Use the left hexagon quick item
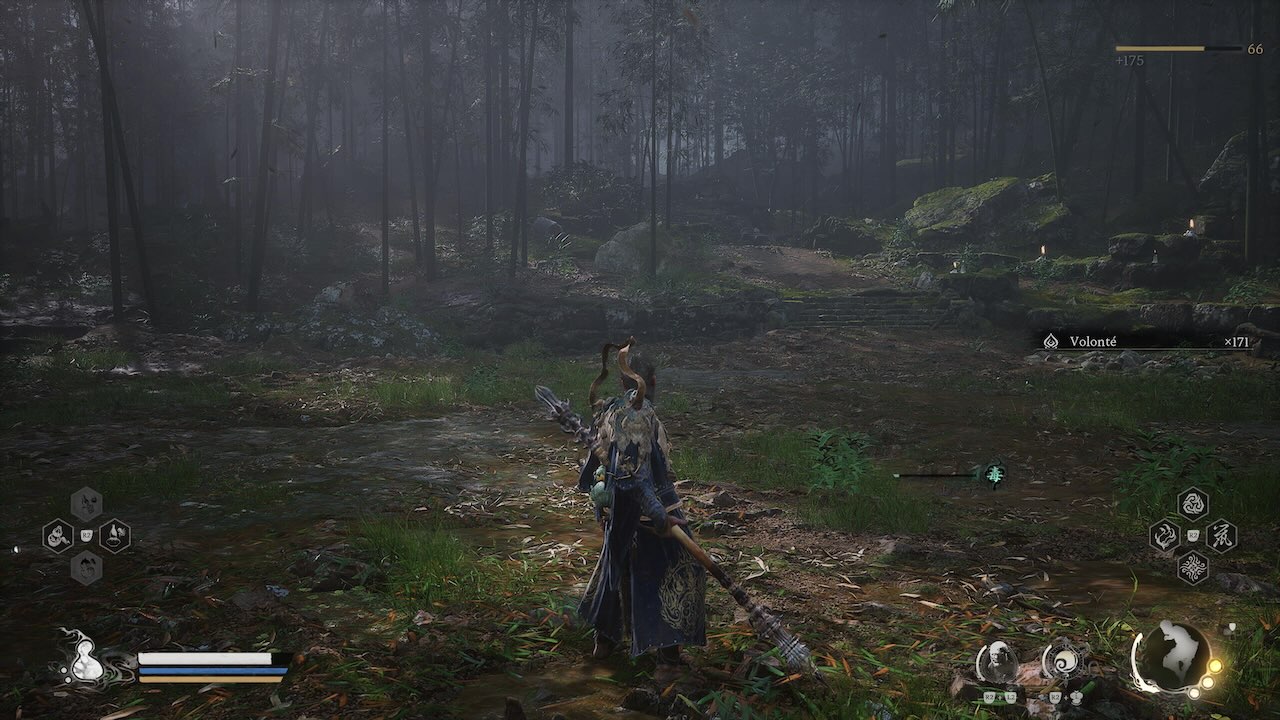The image size is (1280, 720). pos(58,536)
